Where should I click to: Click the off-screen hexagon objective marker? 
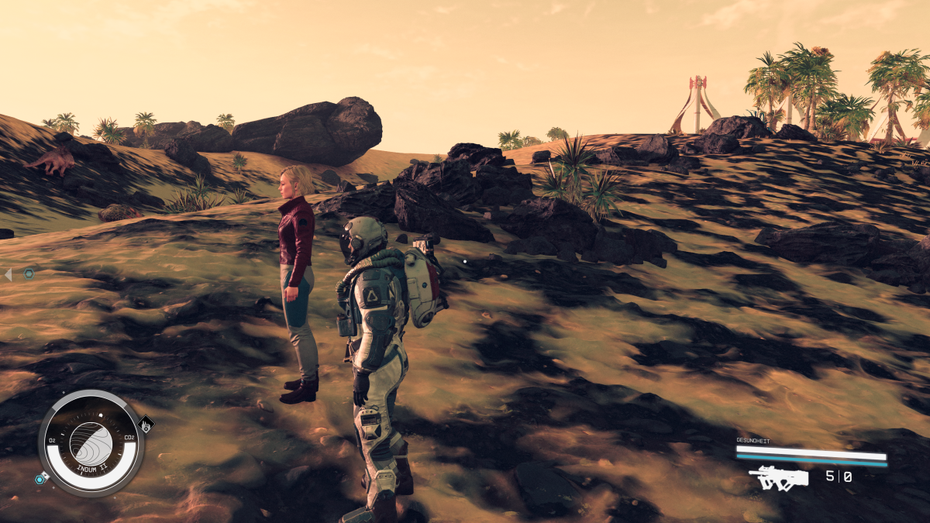(29, 273)
